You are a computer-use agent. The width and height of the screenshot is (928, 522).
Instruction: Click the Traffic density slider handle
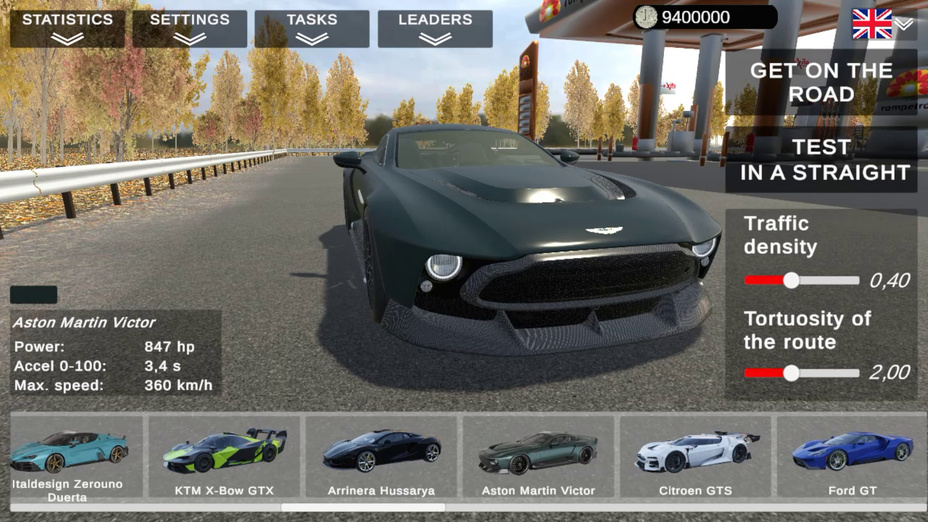click(791, 281)
